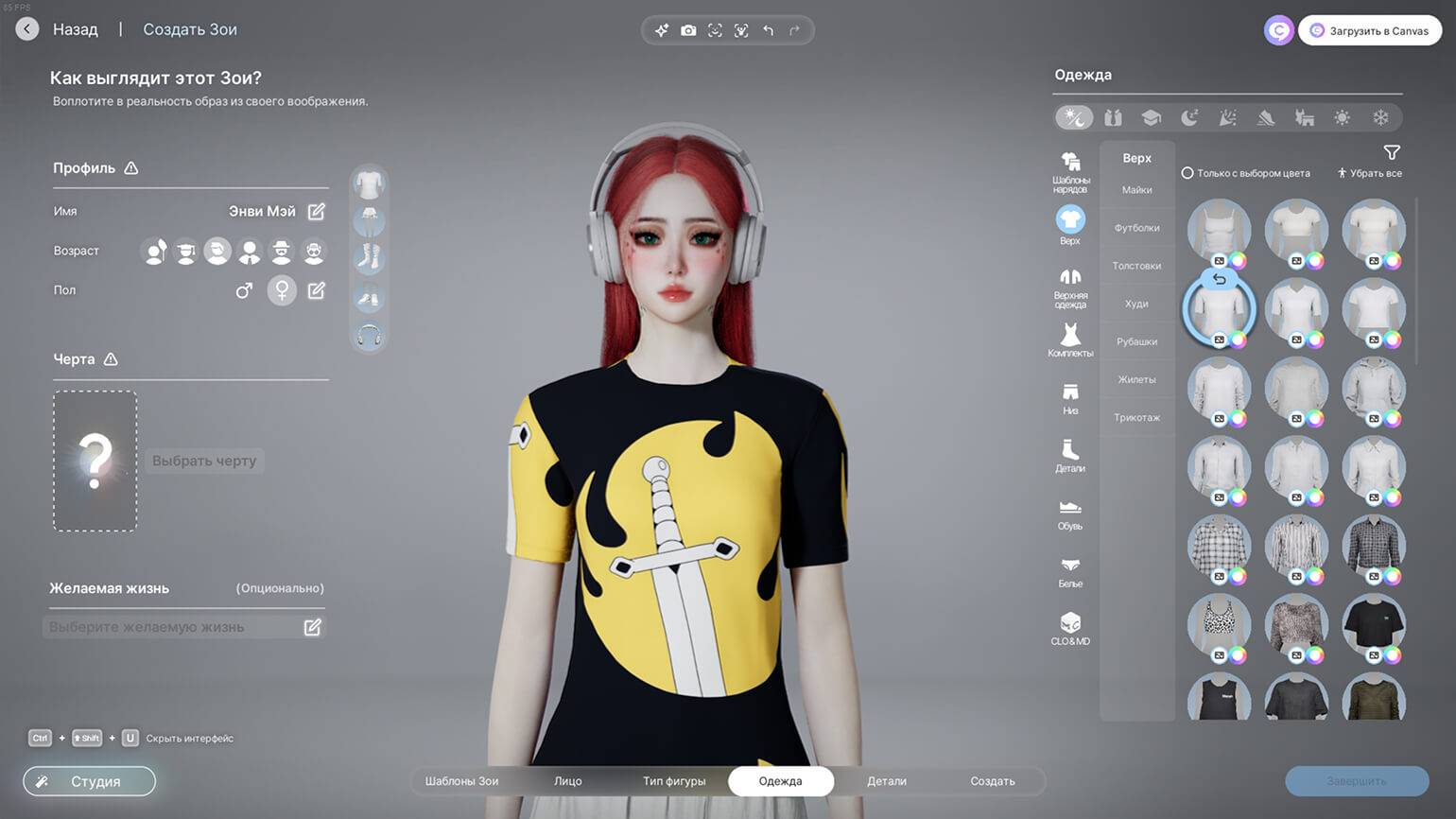Click Загрузить в Canvas button

1369,30
